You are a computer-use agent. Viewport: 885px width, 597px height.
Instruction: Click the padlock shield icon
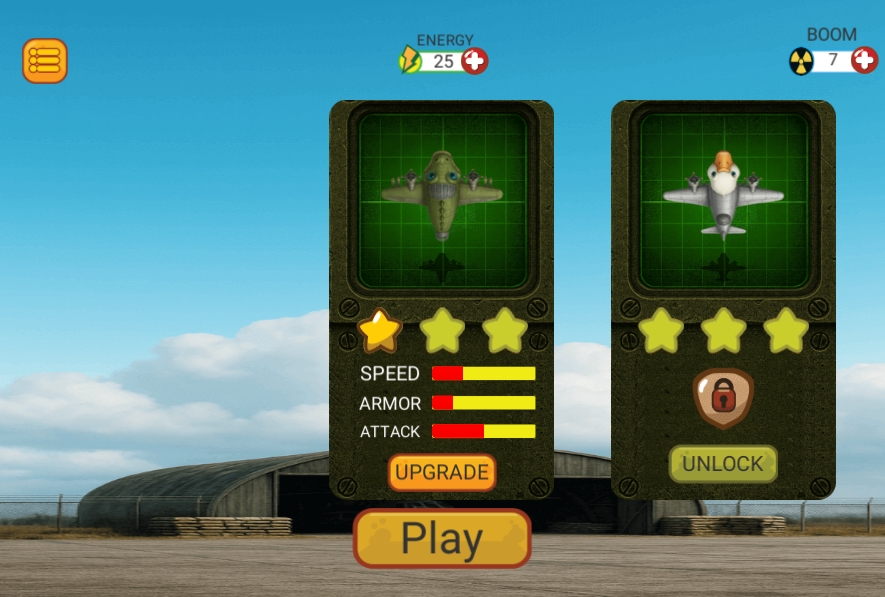[723, 397]
